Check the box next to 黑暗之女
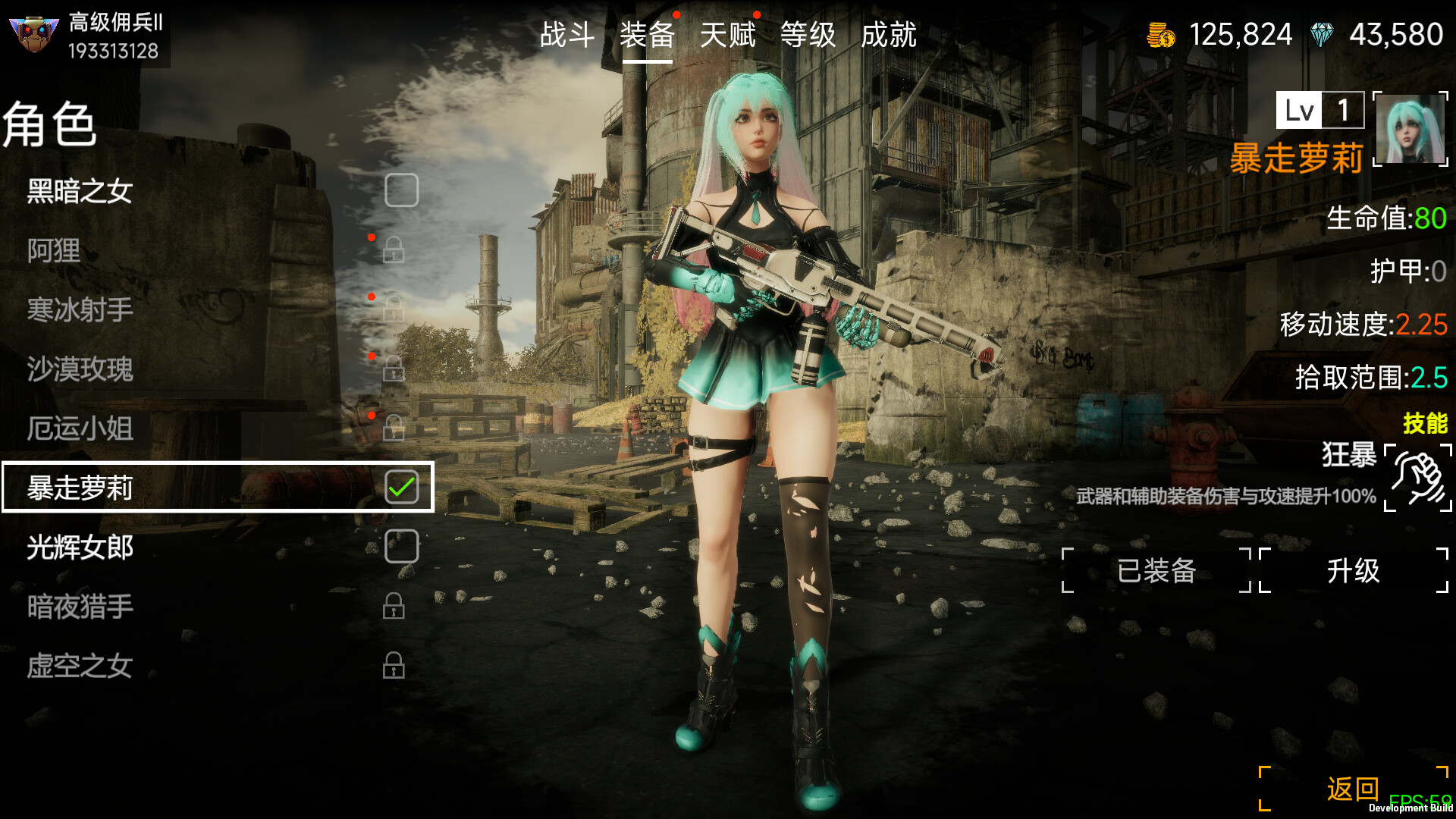 point(403,190)
